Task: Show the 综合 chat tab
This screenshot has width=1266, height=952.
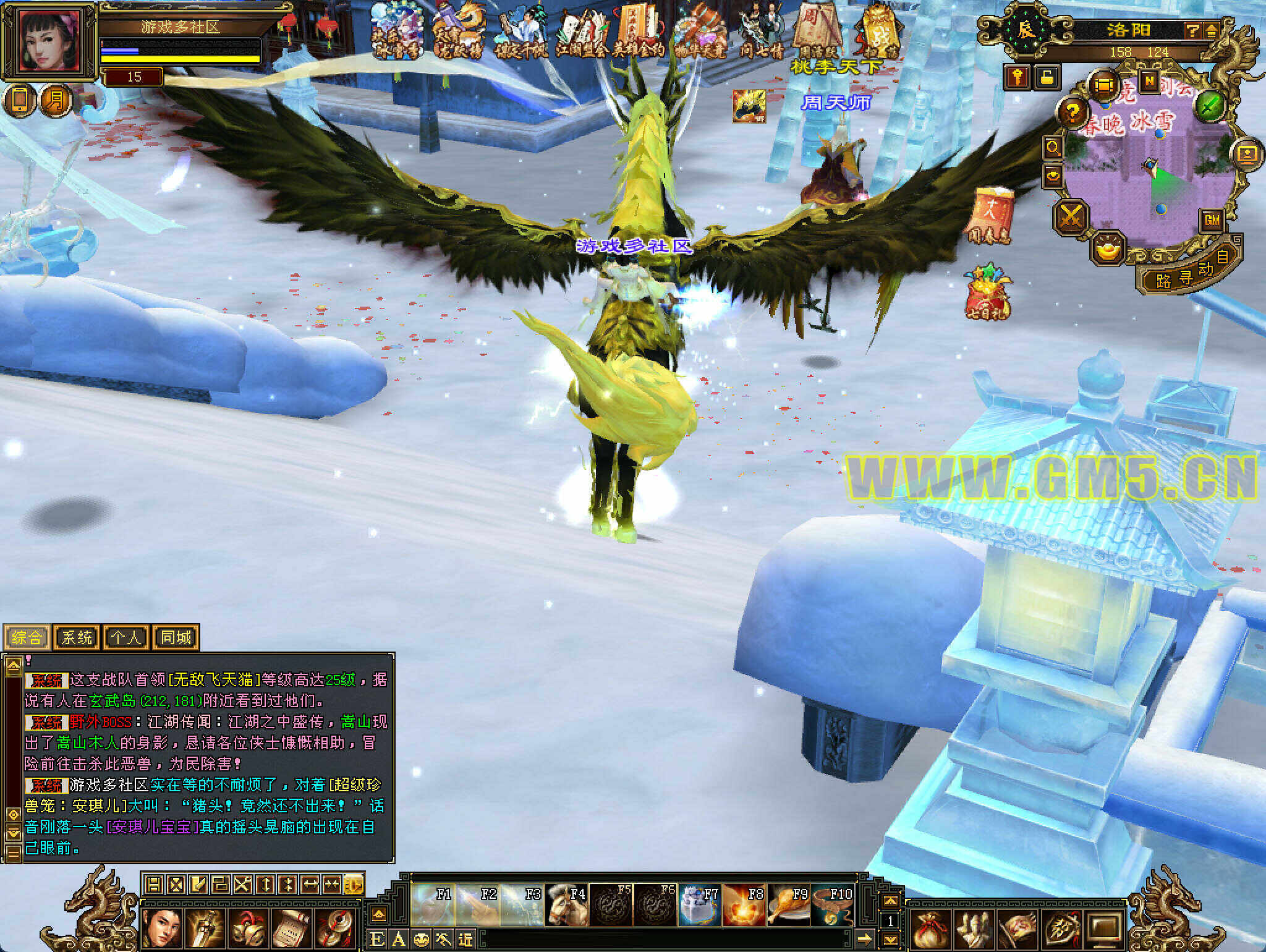Action: tap(27, 637)
